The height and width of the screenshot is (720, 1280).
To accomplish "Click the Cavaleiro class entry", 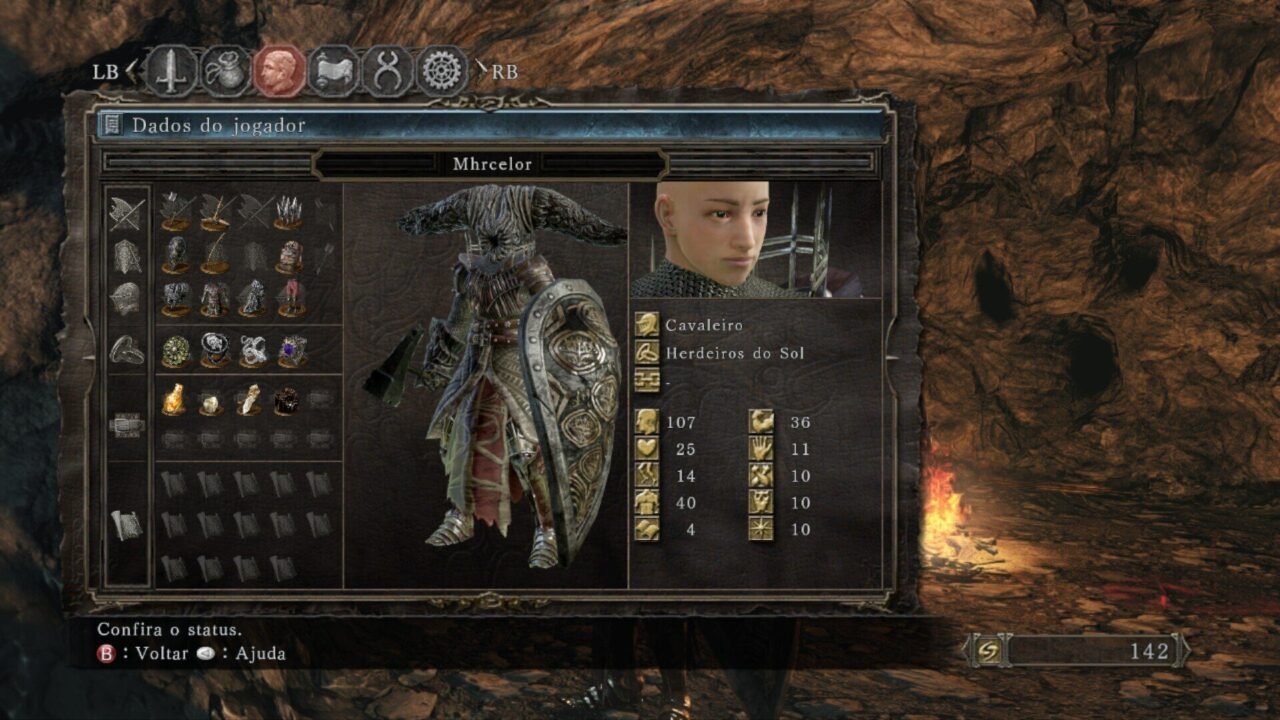I will click(x=705, y=325).
